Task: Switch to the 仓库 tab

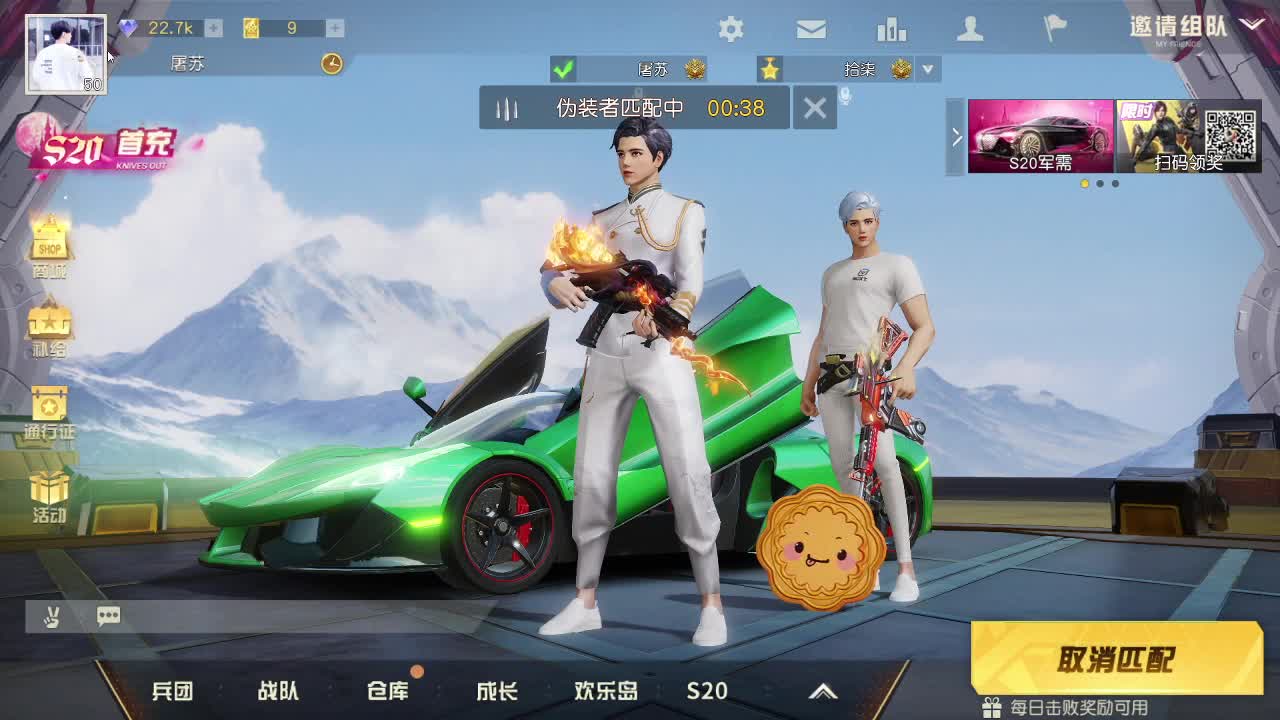Action: click(390, 691)
